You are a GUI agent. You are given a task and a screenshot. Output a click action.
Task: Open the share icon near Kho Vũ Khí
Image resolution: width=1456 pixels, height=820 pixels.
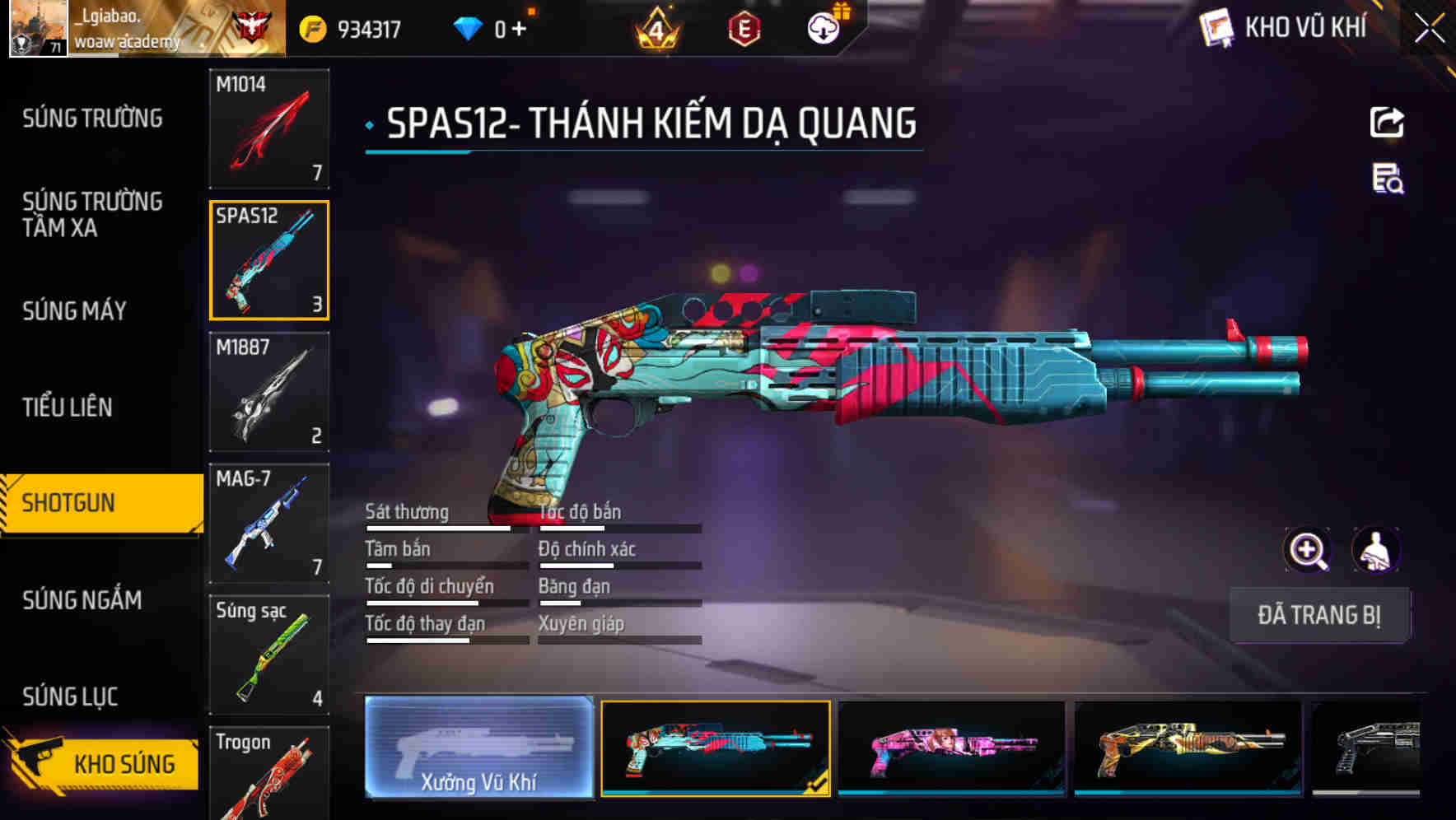1388,122
